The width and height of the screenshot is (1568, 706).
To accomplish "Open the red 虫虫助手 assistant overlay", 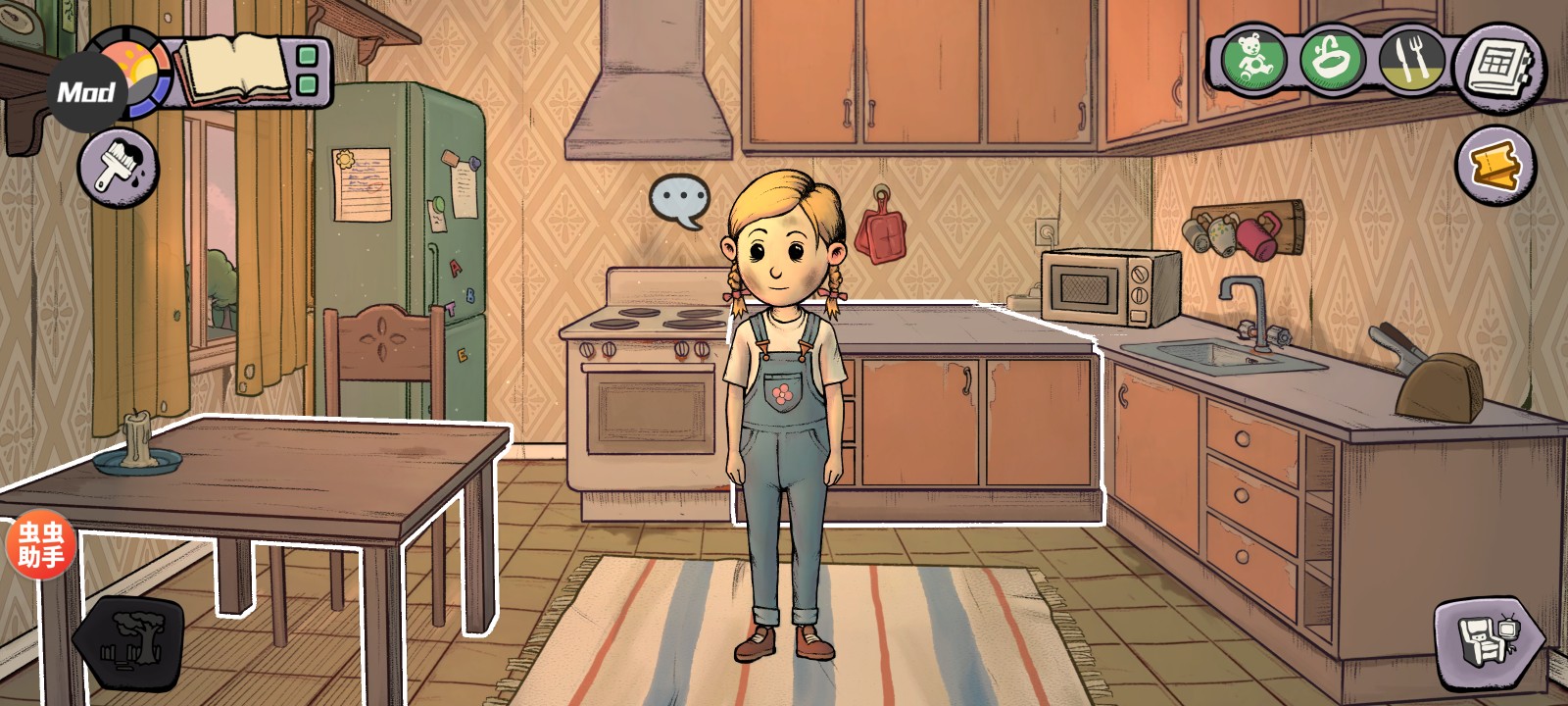I will click(x=40, y=546).
